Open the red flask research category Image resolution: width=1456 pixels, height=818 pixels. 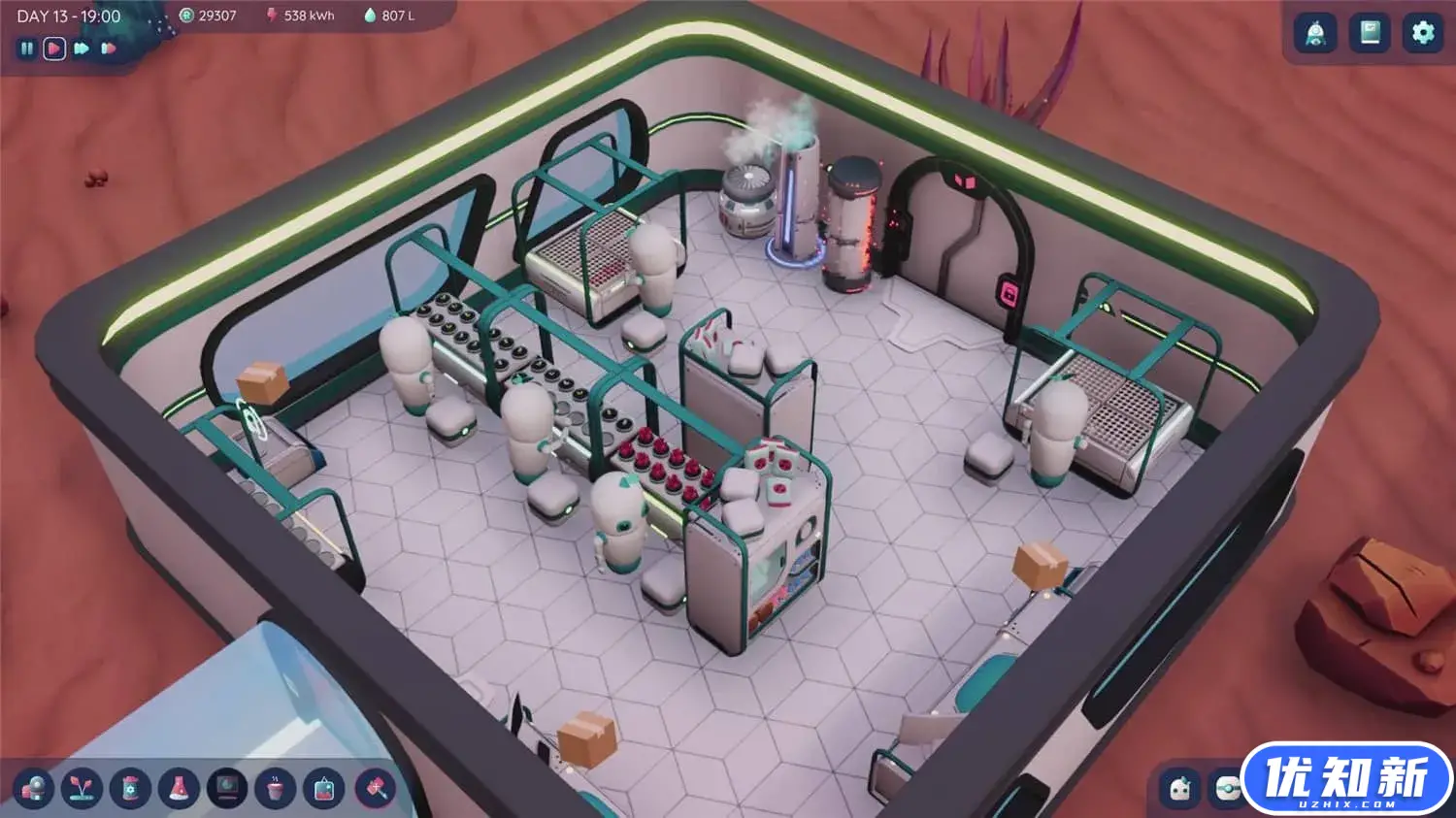coord(179,788)
